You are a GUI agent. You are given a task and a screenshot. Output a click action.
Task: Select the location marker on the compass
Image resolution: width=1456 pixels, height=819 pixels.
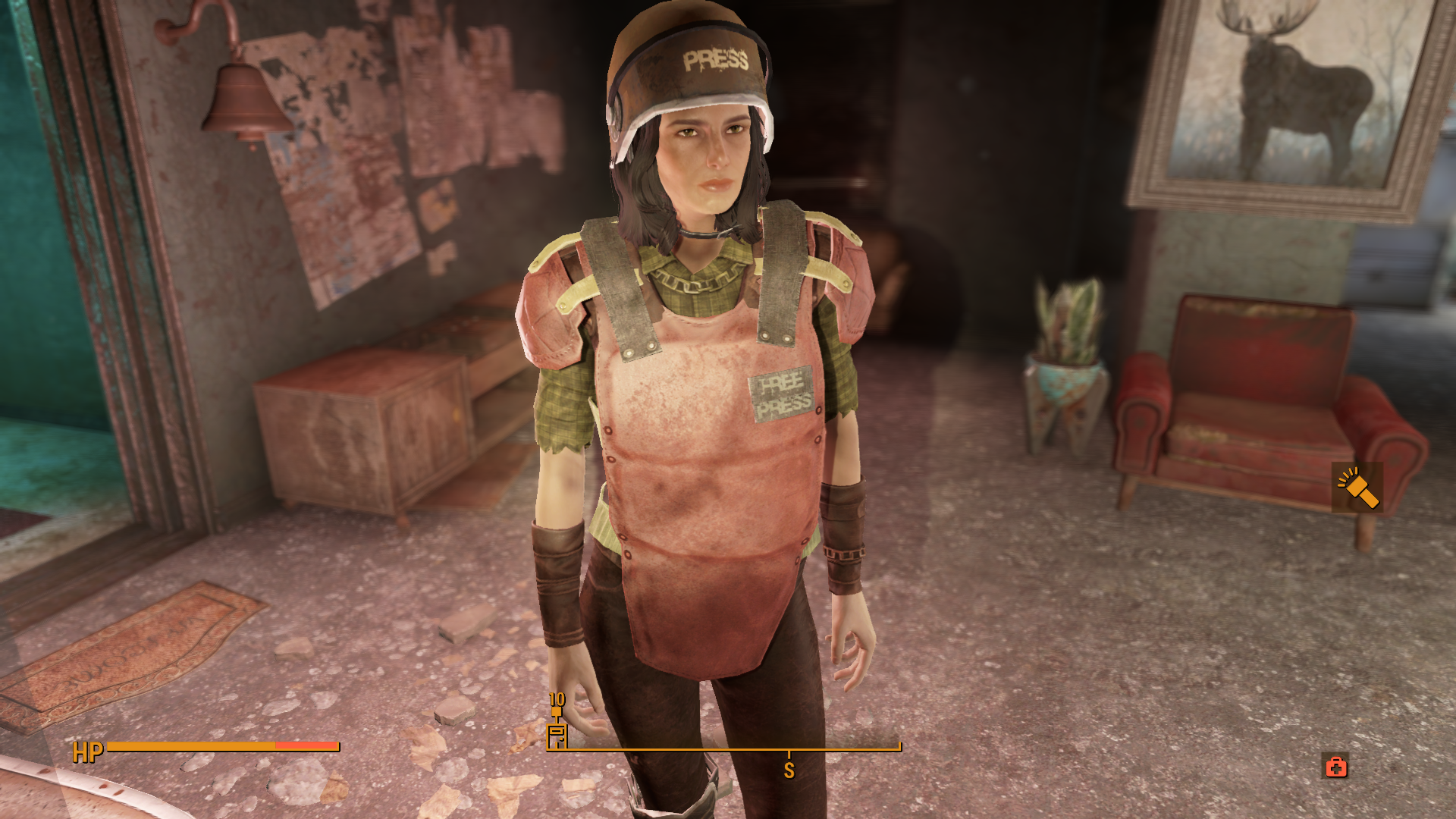[x=557, y=735]
